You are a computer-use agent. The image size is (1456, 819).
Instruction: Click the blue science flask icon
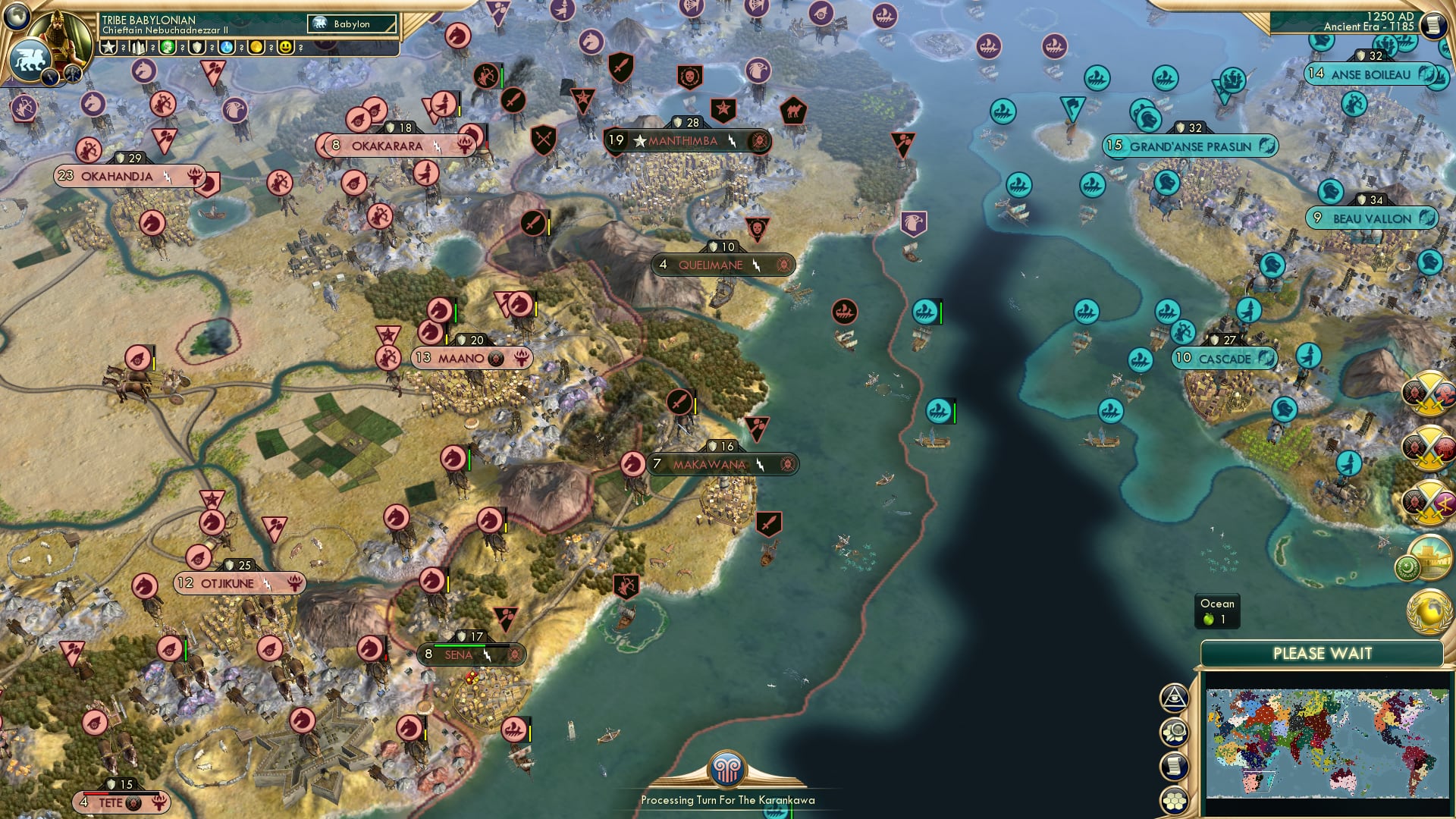227,46
